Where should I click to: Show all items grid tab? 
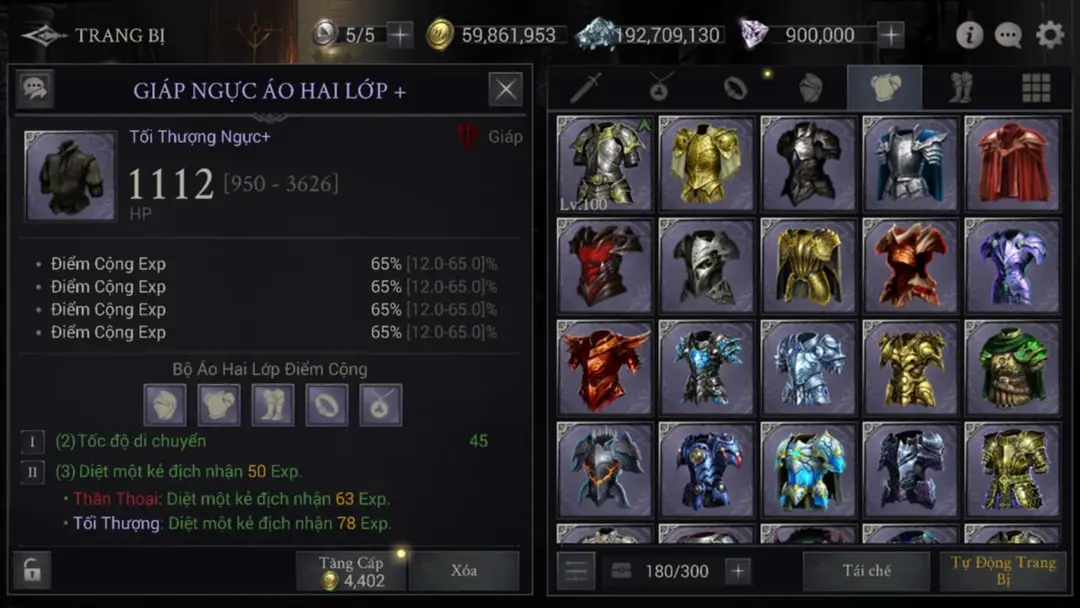[1036, 89]
